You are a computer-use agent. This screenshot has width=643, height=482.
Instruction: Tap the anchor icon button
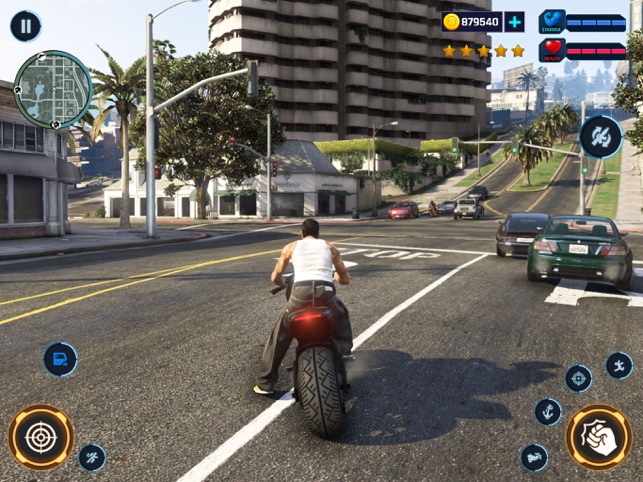(x=548, y=411)
